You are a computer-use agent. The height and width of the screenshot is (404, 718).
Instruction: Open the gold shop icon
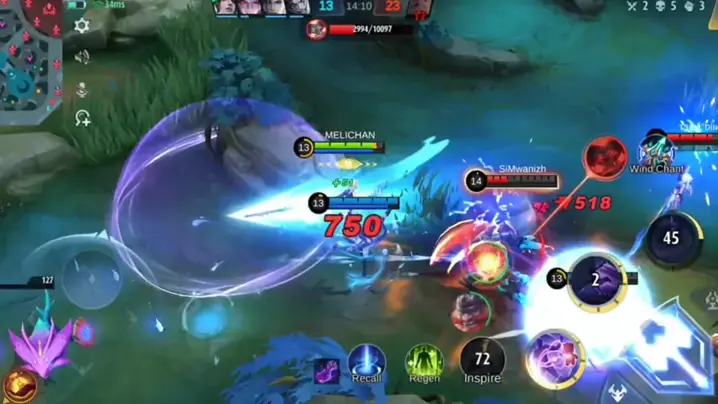18,384
